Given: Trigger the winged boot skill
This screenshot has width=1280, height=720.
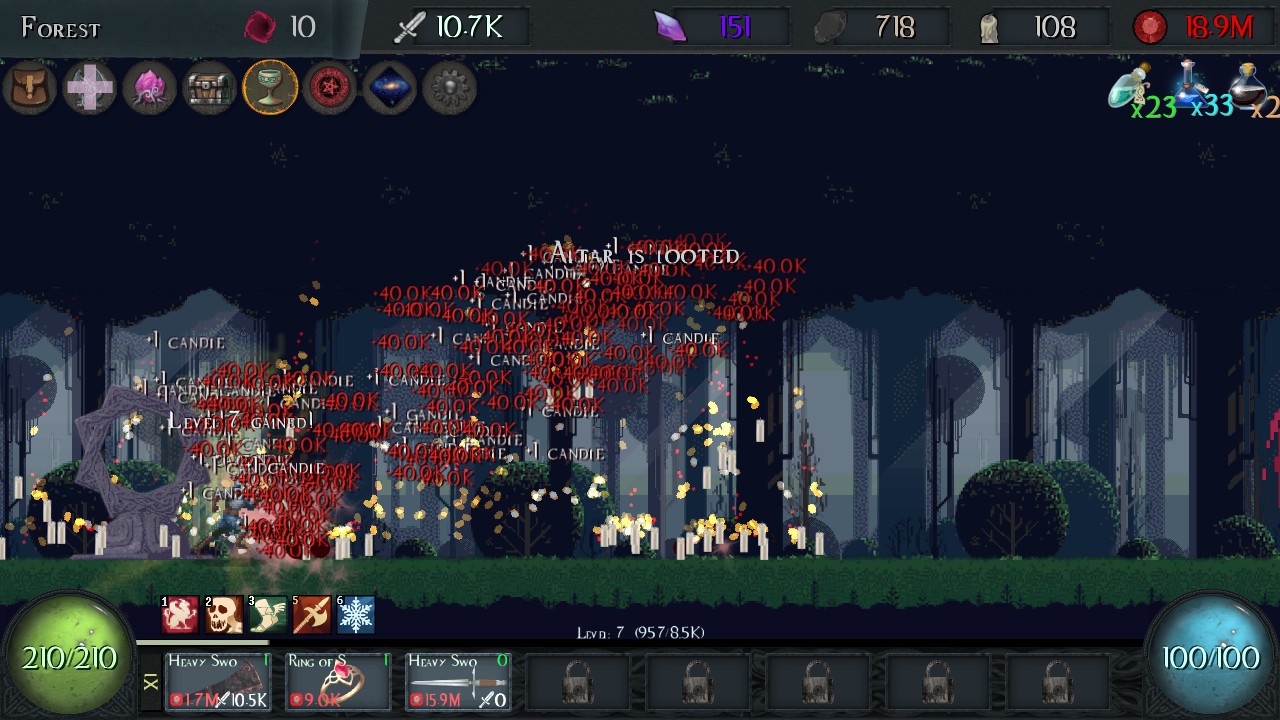Looking at the screenshot, I should coord(268,615).
